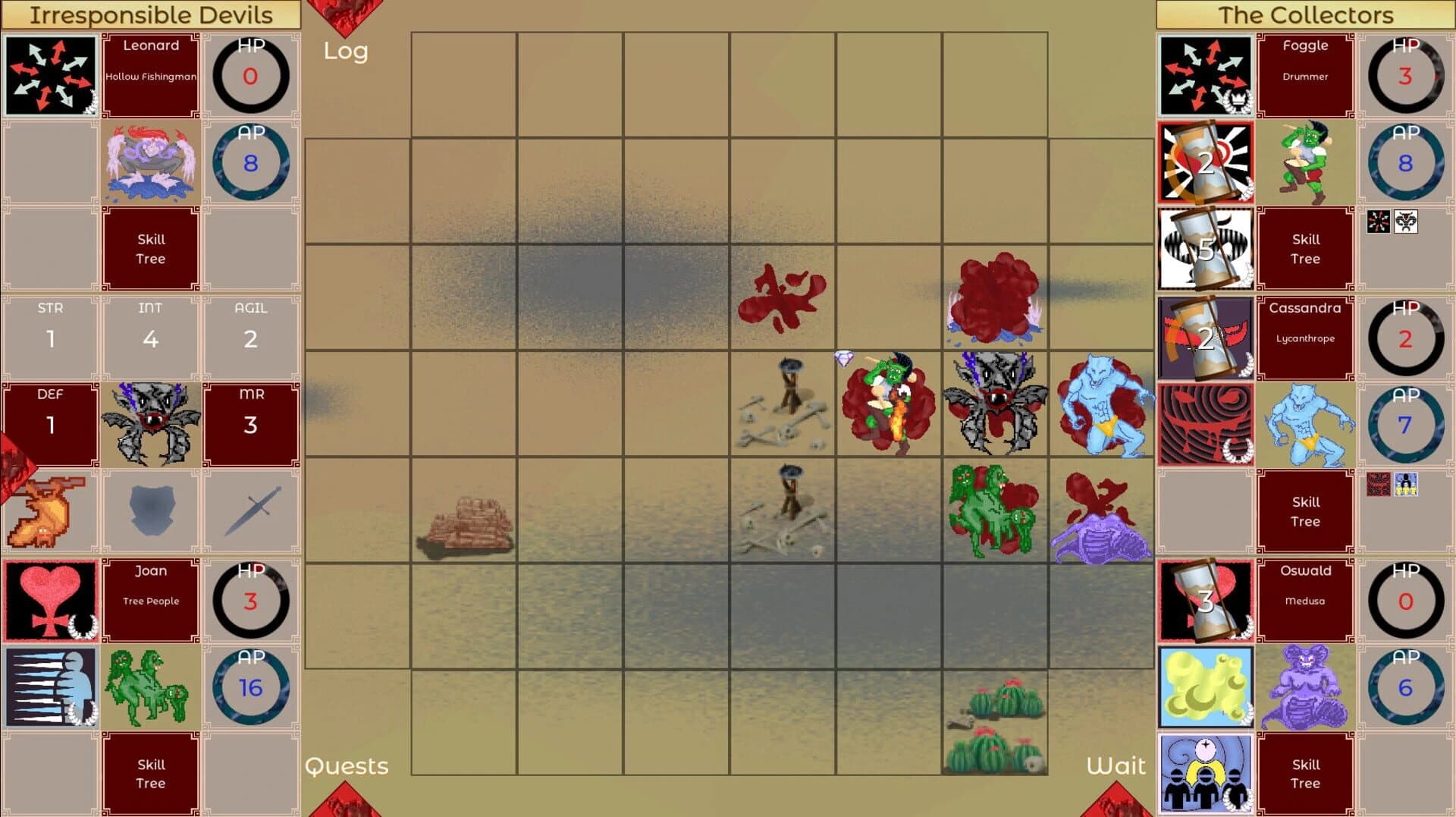
Task: Open Joan's Skill Tree
Action: (151, 771)
